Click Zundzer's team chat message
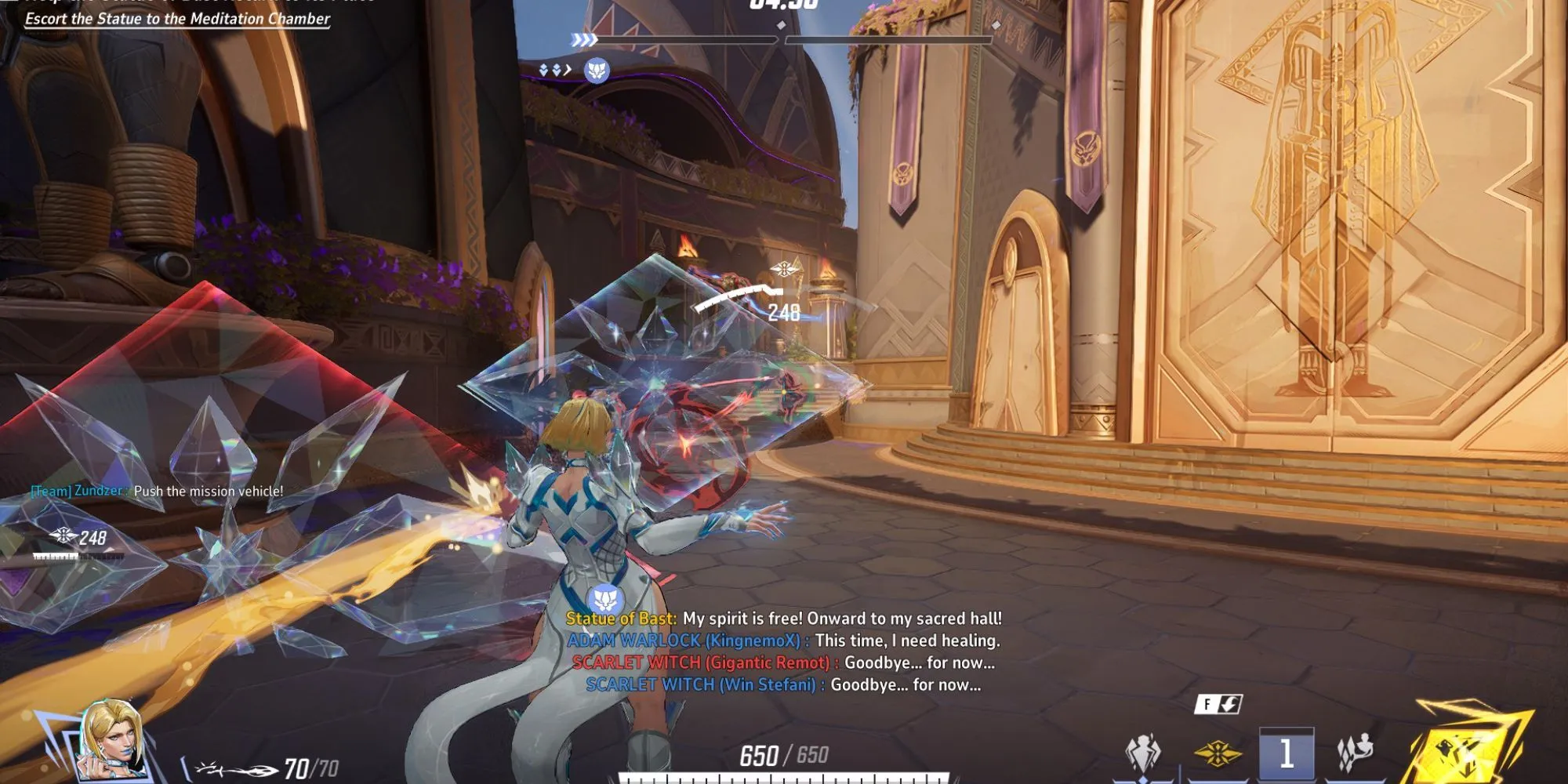This screenshot has width=1568, height=784. pyautogui.click(x=157, y=491)
